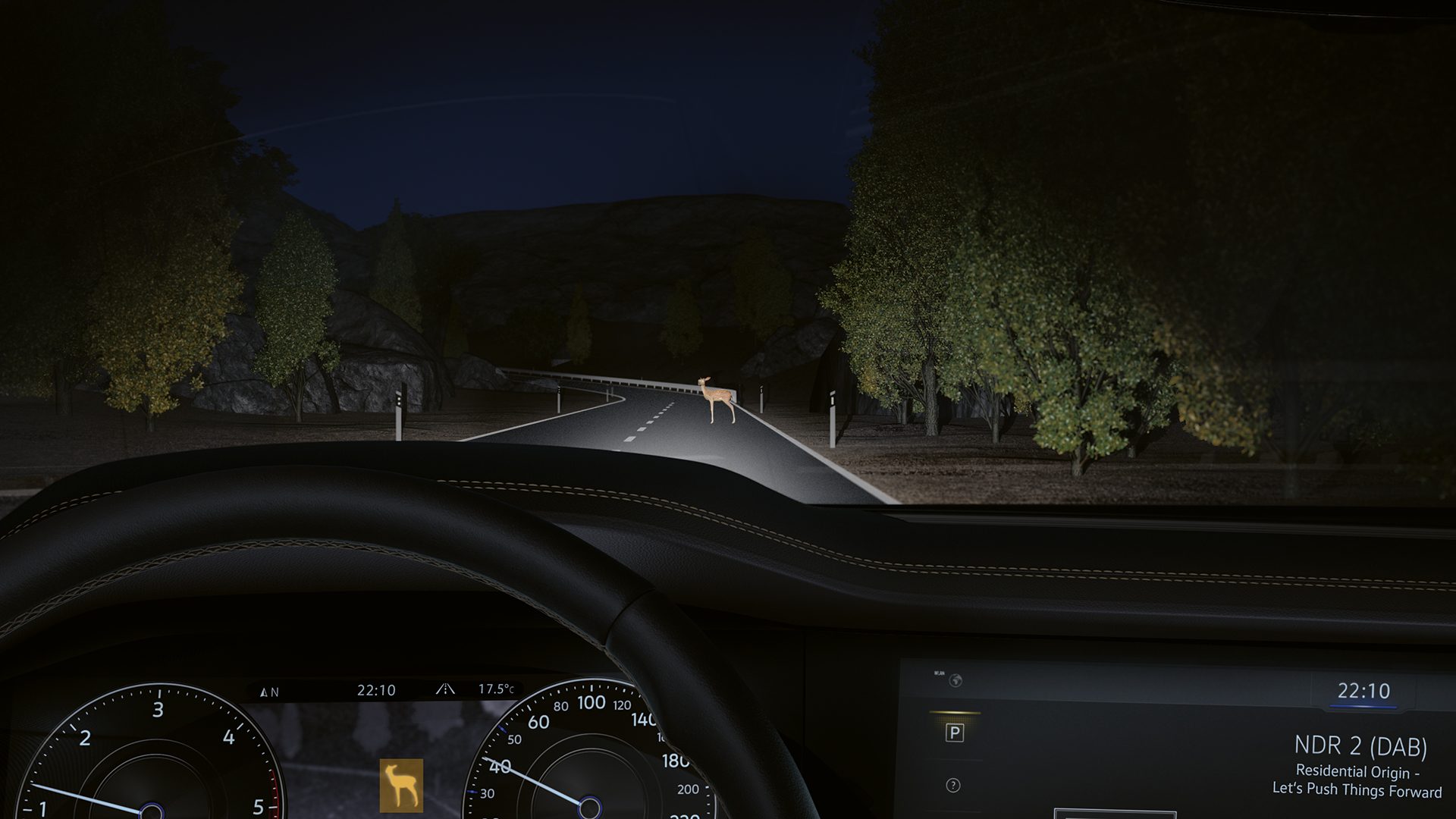This screenshot has width=1456, height=819.
Task: Tap the 22:10 clock on the infotainment
Action: (1363, 691)
